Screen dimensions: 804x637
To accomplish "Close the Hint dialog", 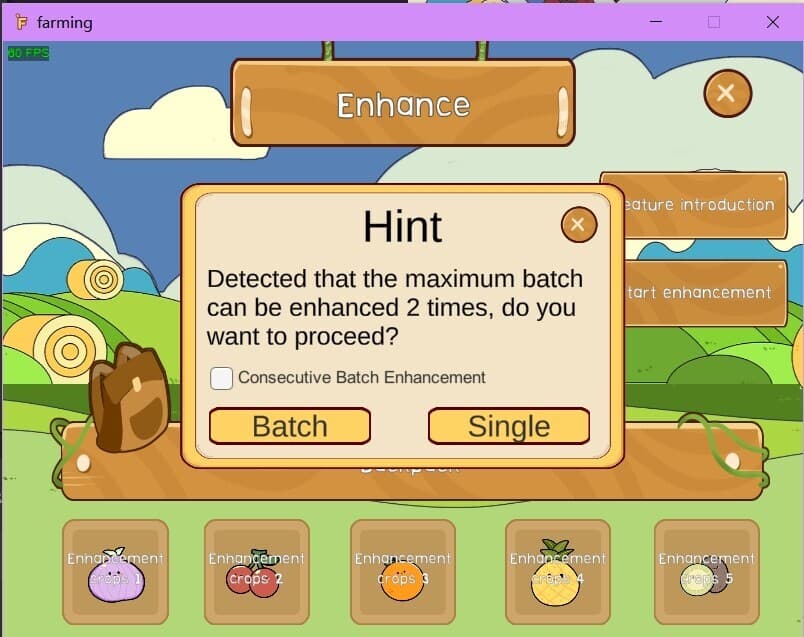I will 578,225.
